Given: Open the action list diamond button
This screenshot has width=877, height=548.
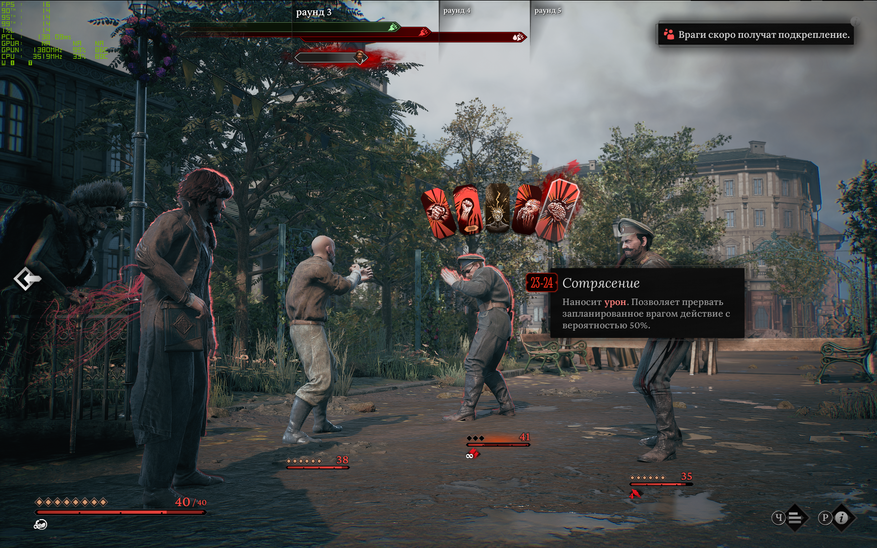Looking at the screenshot, I should click(794, 517).
